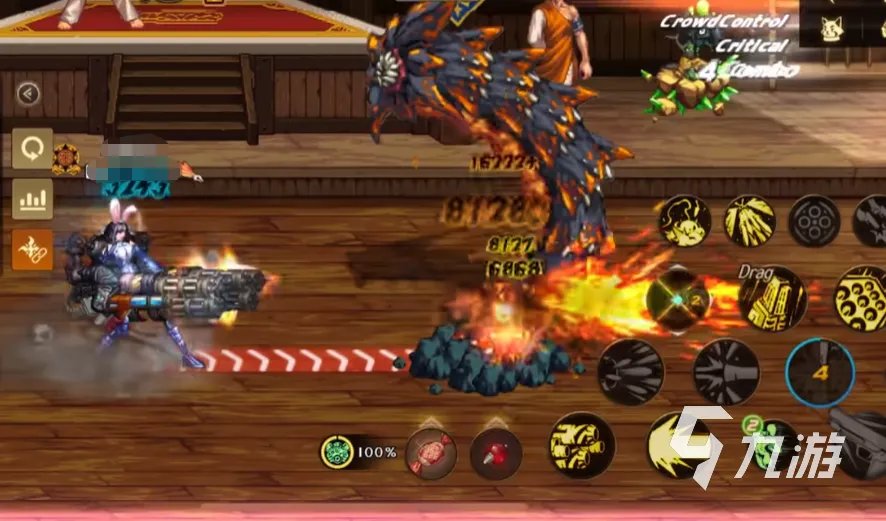
Task: Use the grey missile skill
Action: 631,372
